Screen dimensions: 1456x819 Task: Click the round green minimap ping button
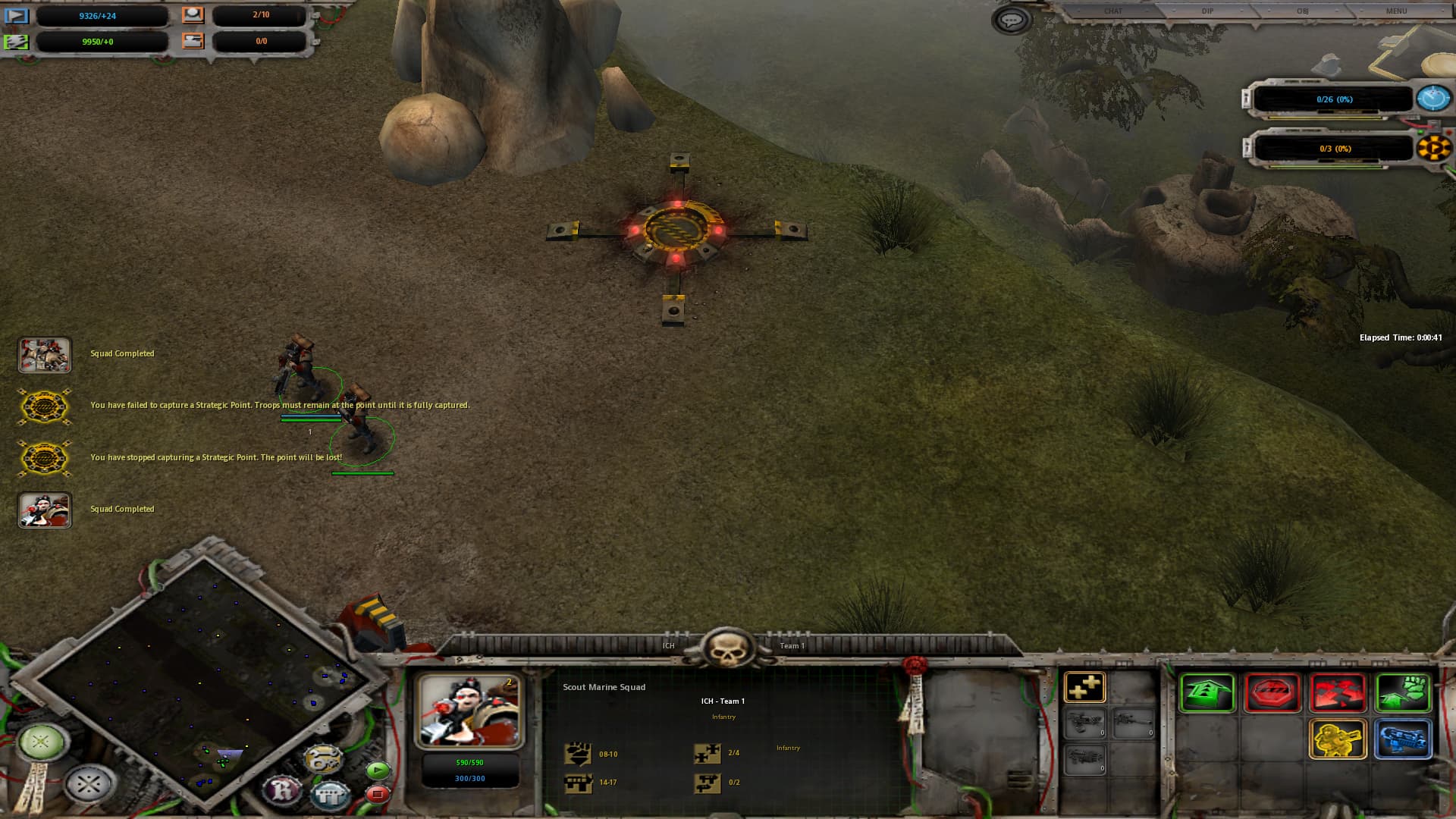(42, 741)
